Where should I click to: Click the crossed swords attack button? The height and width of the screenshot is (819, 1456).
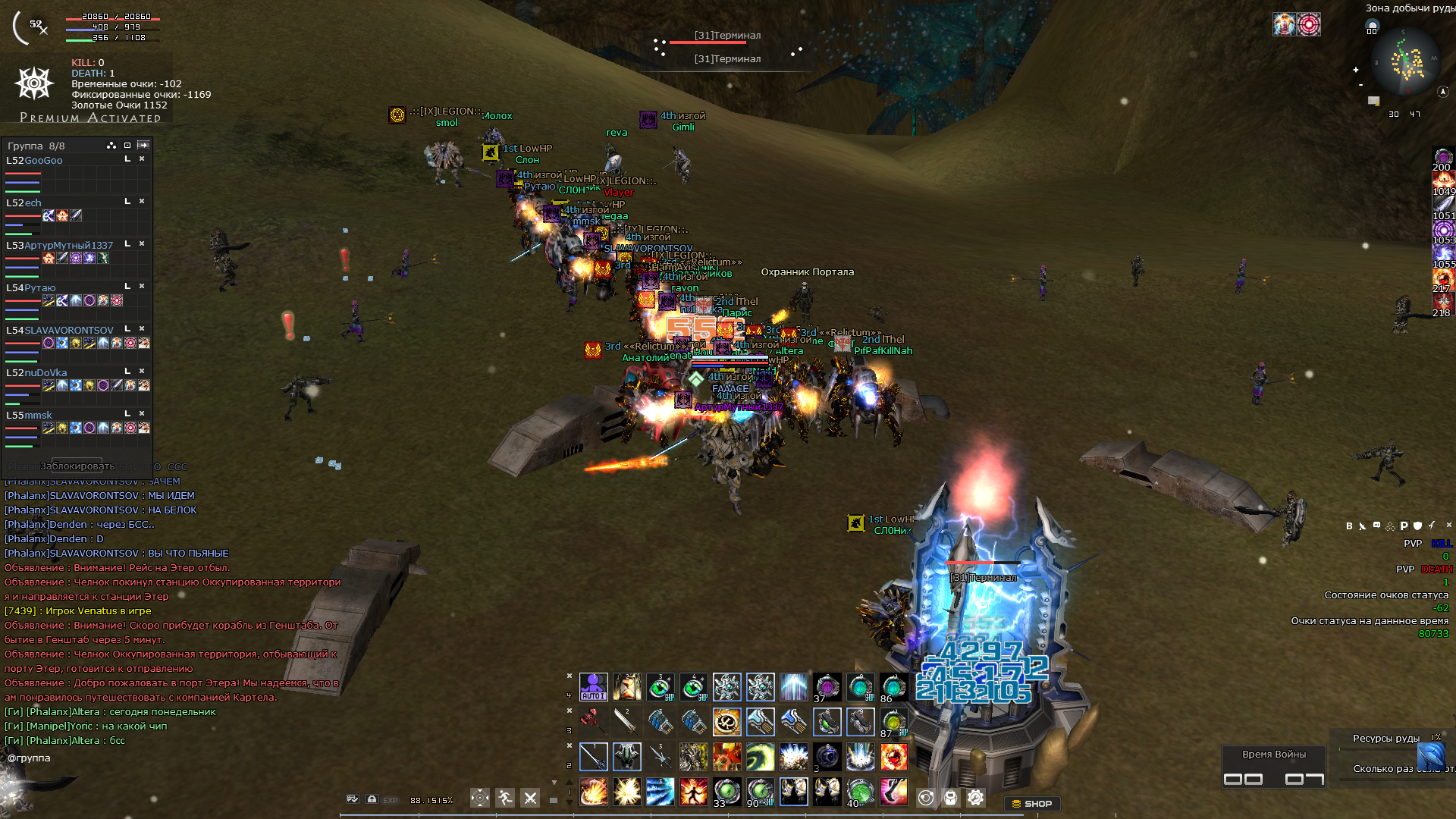coord(530,798)
